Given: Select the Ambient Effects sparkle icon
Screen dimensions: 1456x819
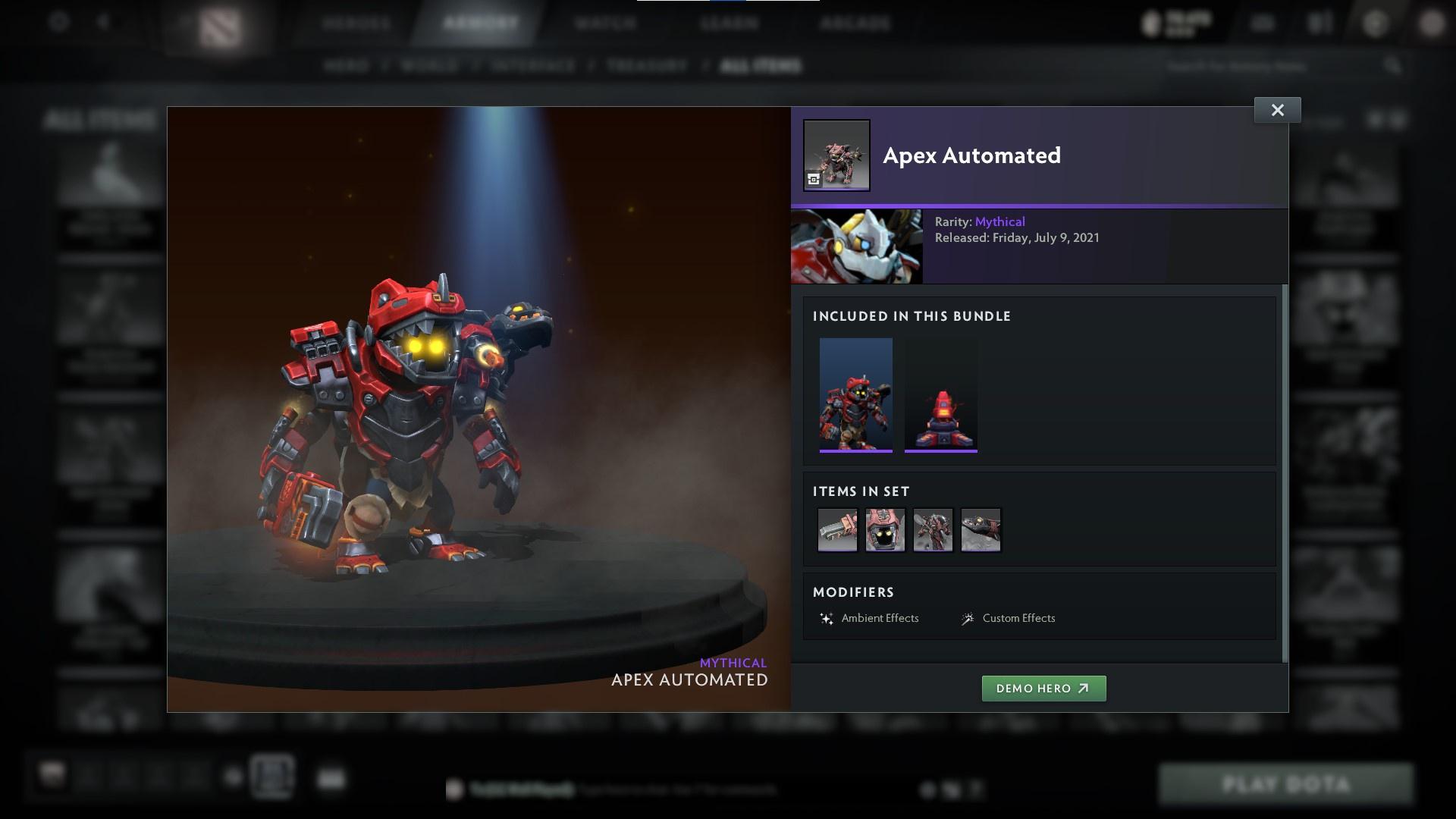Looking at the screenshot, I should tap(827, 618).
